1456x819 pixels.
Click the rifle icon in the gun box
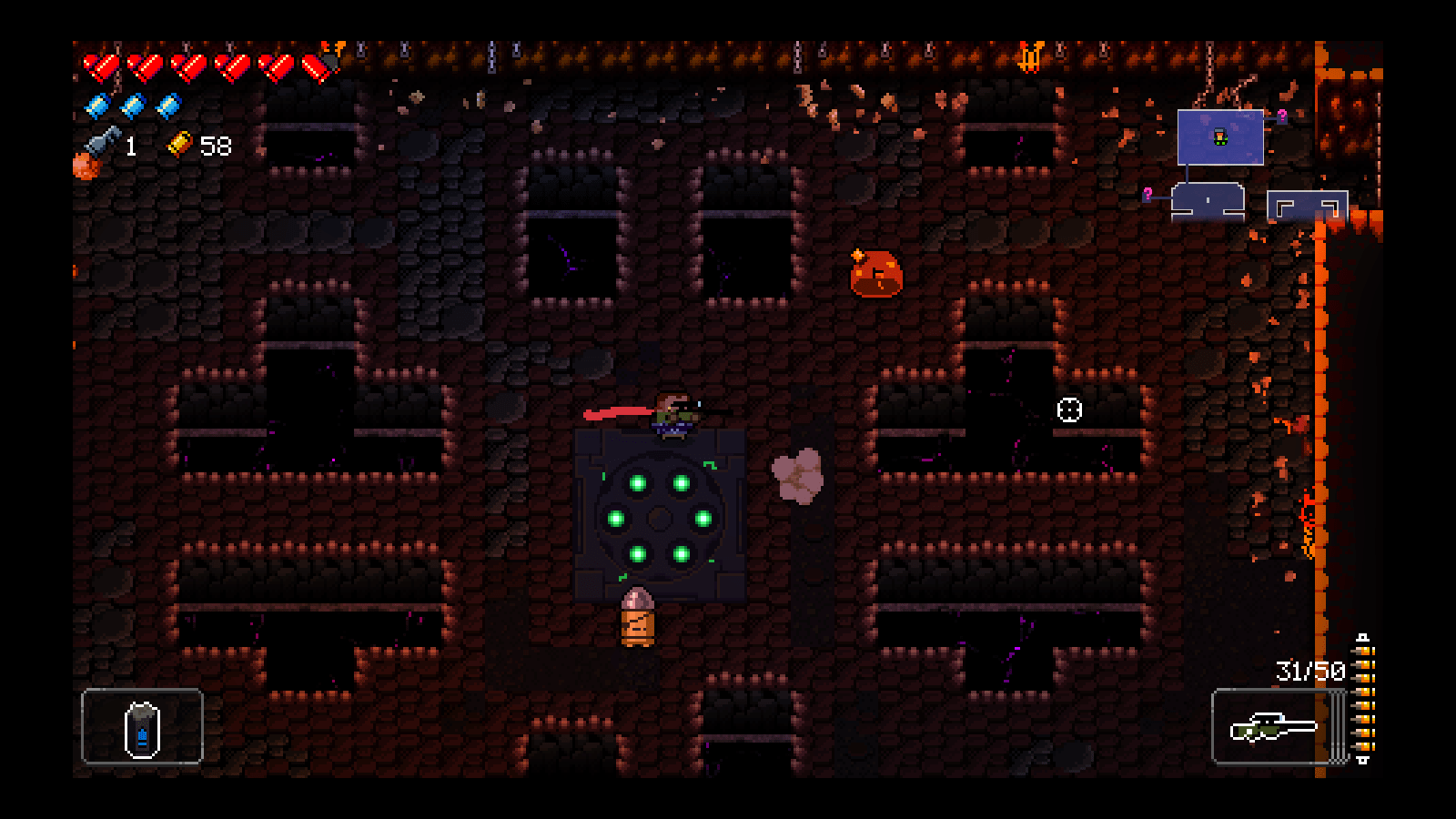tap(1273, 726)
